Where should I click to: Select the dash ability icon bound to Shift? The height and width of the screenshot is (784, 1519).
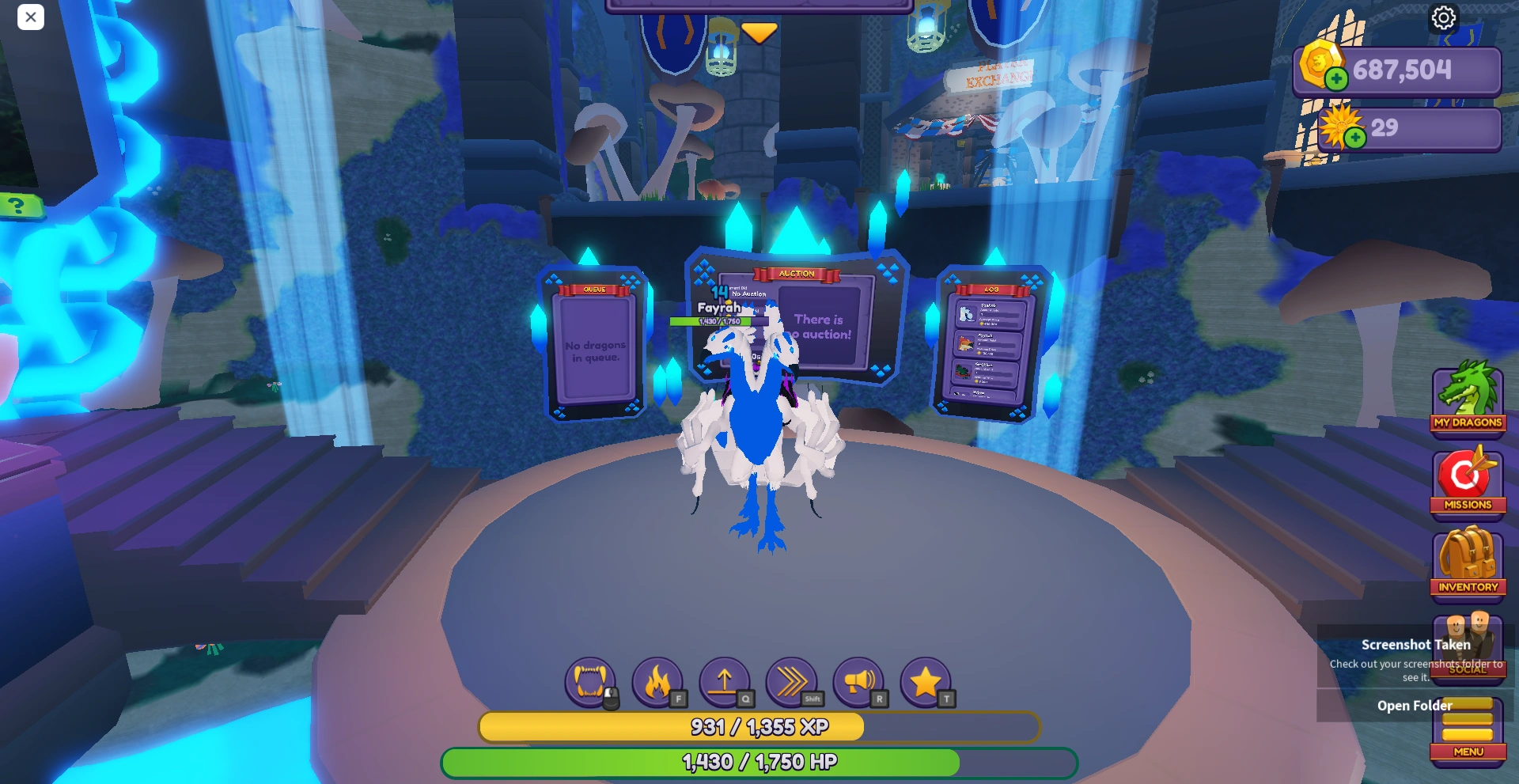(793, 680)
